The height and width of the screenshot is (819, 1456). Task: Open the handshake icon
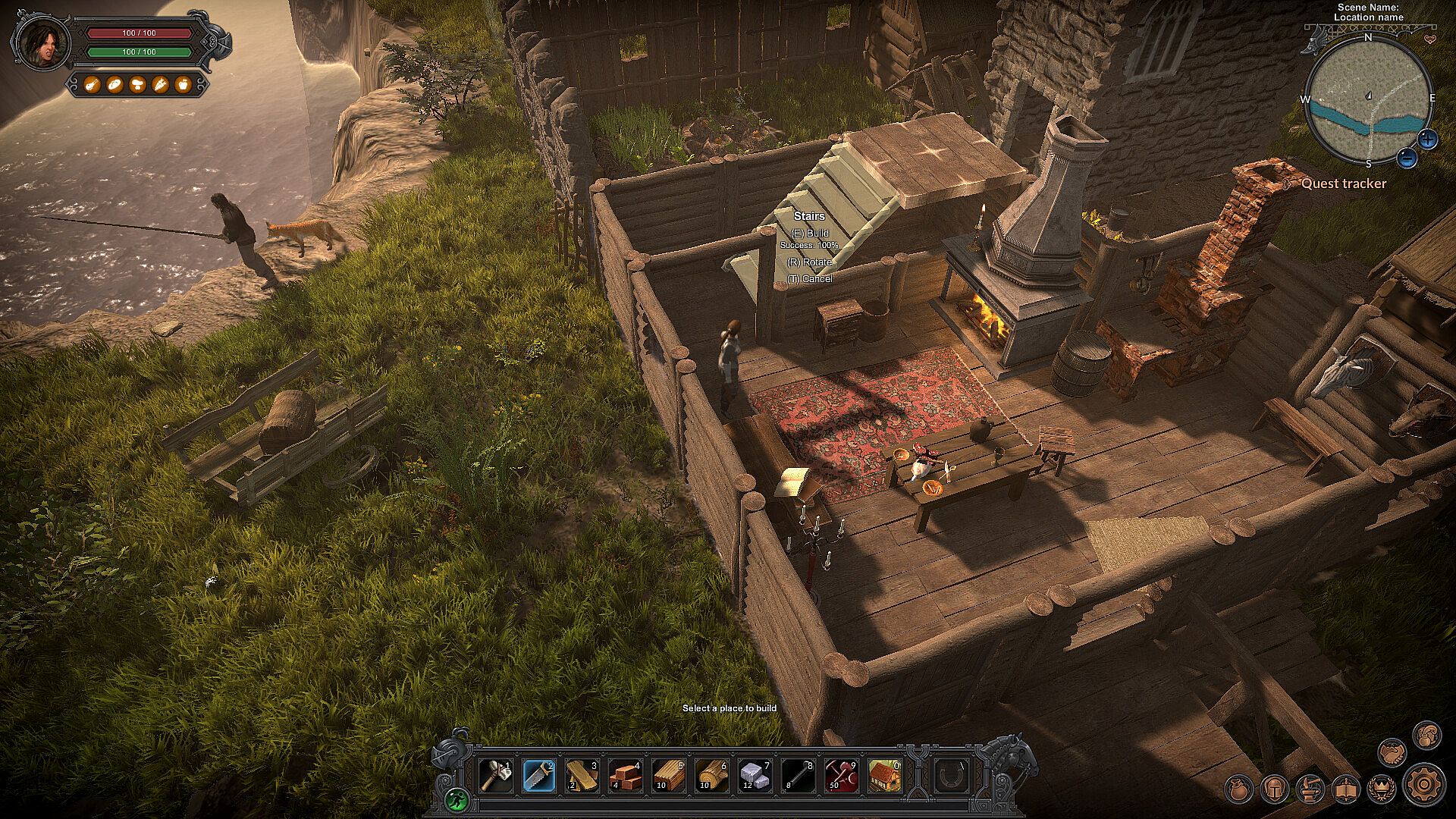pyautogui.click(x=1392, y=753)
